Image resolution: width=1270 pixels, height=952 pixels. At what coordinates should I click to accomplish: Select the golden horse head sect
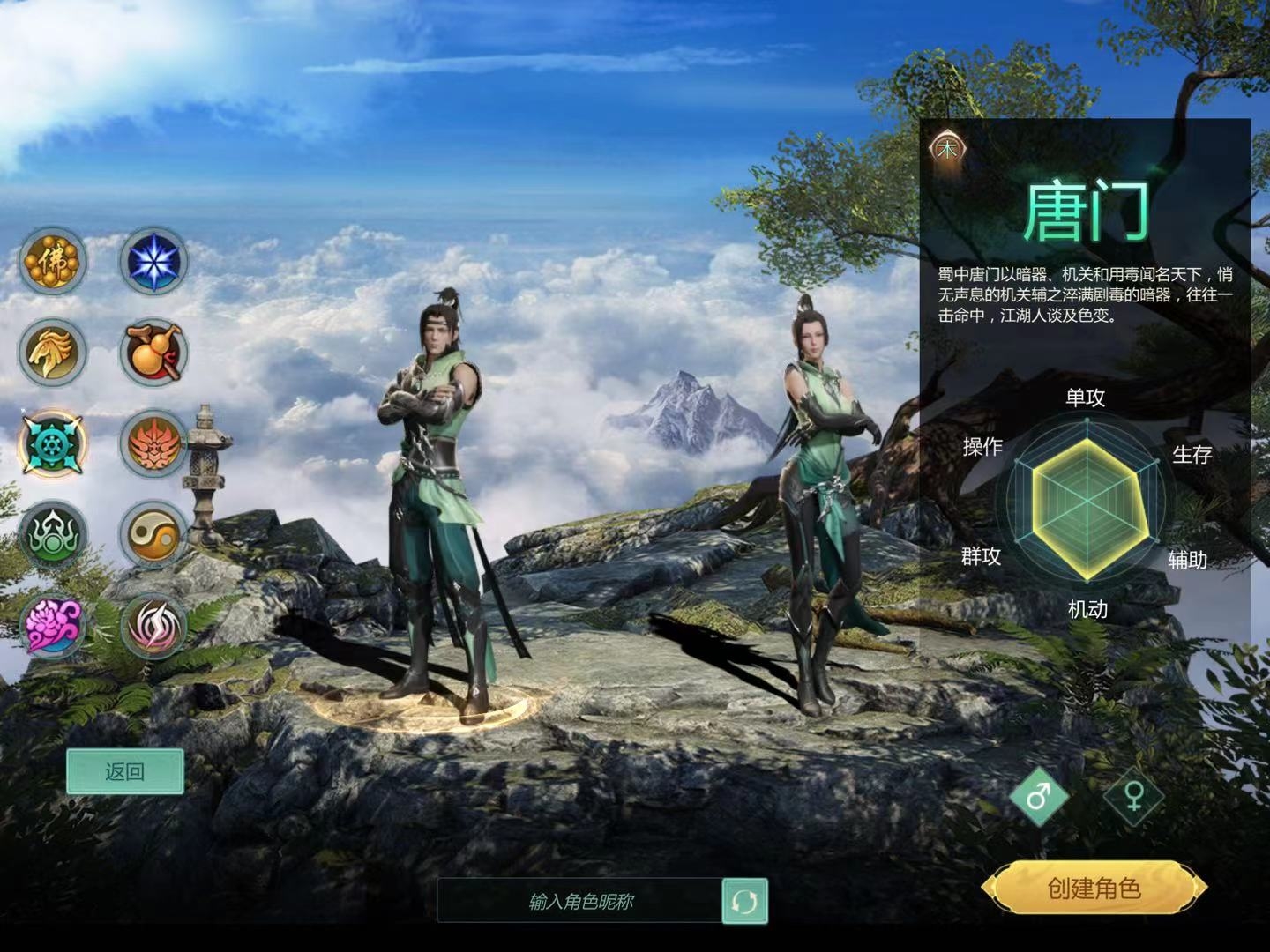(x=53, y=353)
